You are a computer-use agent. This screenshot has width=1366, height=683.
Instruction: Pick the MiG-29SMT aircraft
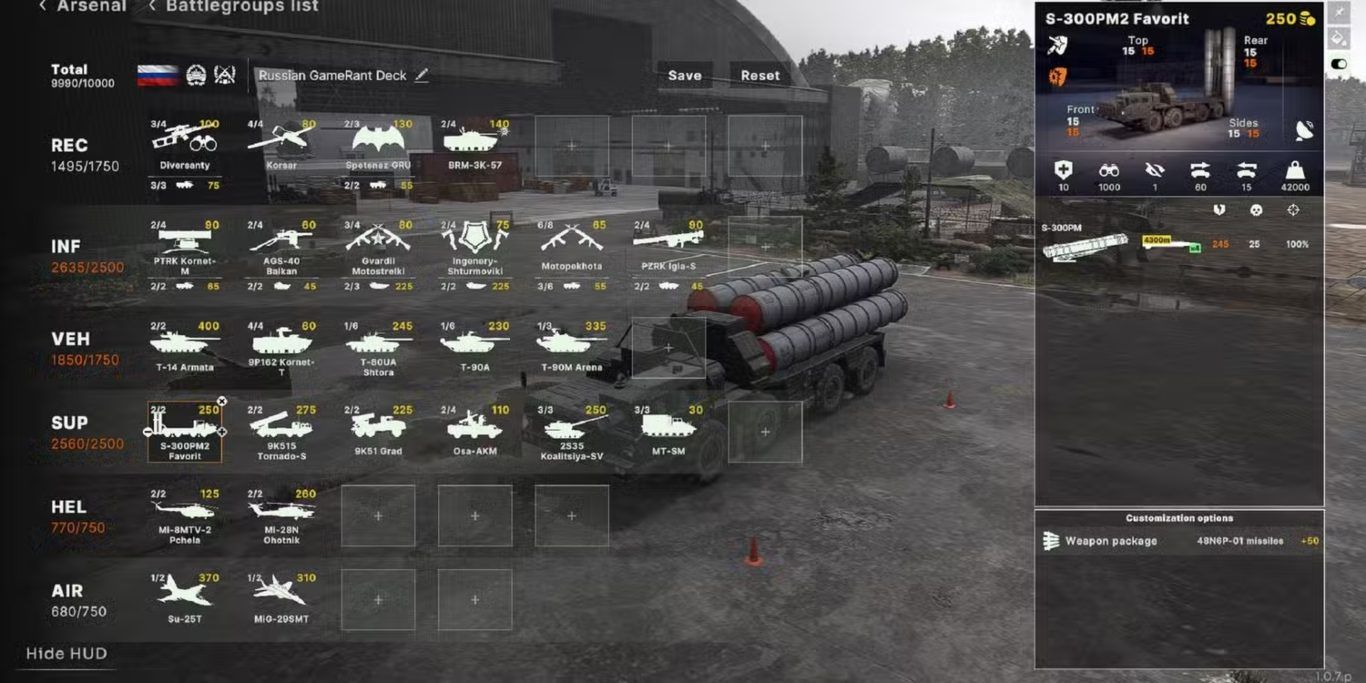[281, 596]
